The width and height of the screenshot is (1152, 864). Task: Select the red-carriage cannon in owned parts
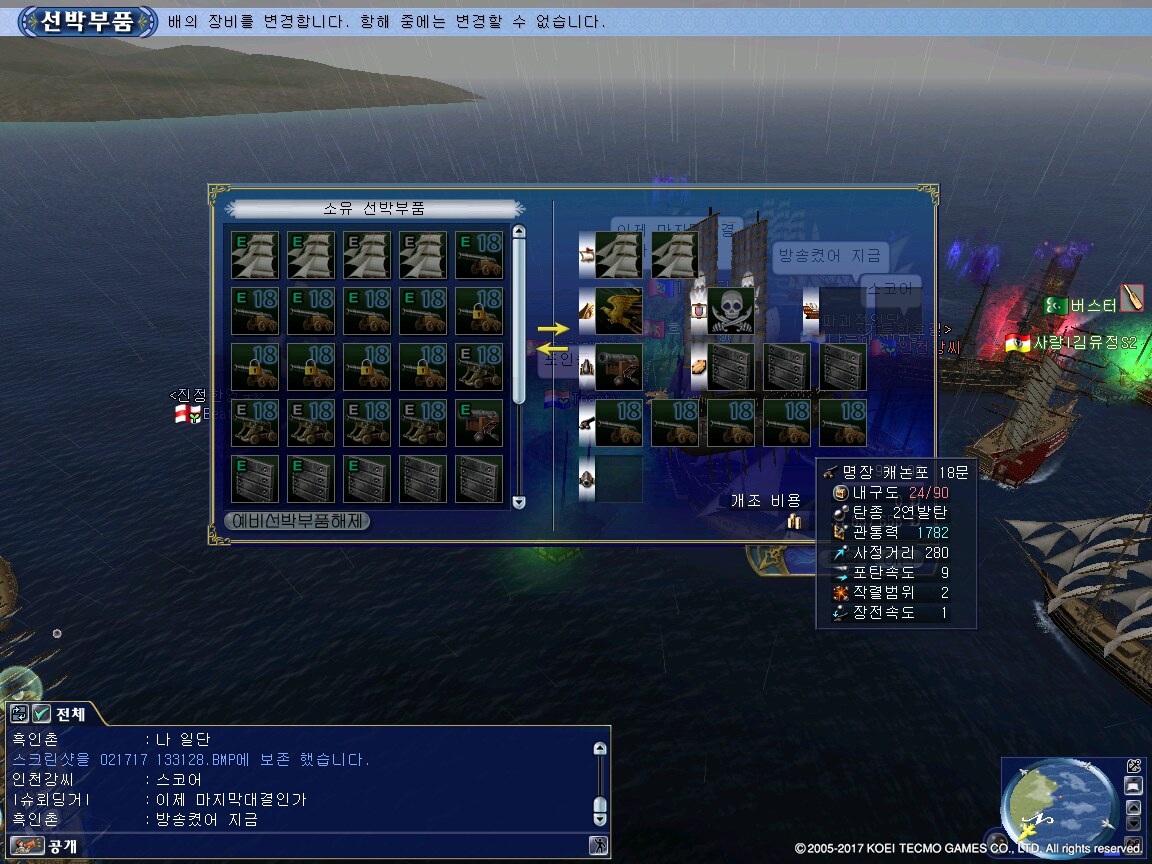479,423
